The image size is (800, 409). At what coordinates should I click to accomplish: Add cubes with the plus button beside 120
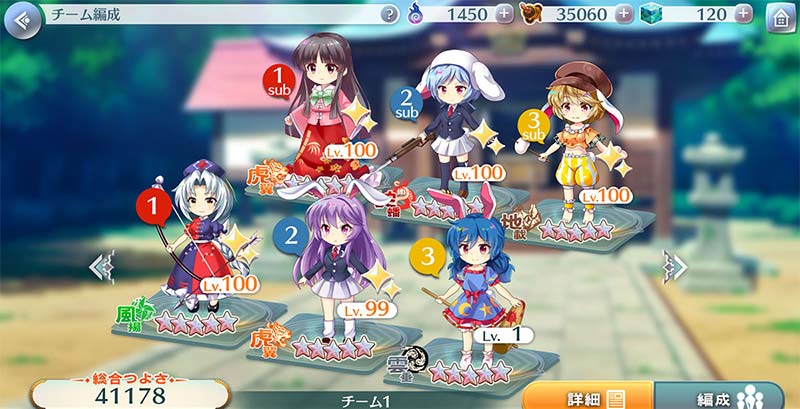coord(742,14)
